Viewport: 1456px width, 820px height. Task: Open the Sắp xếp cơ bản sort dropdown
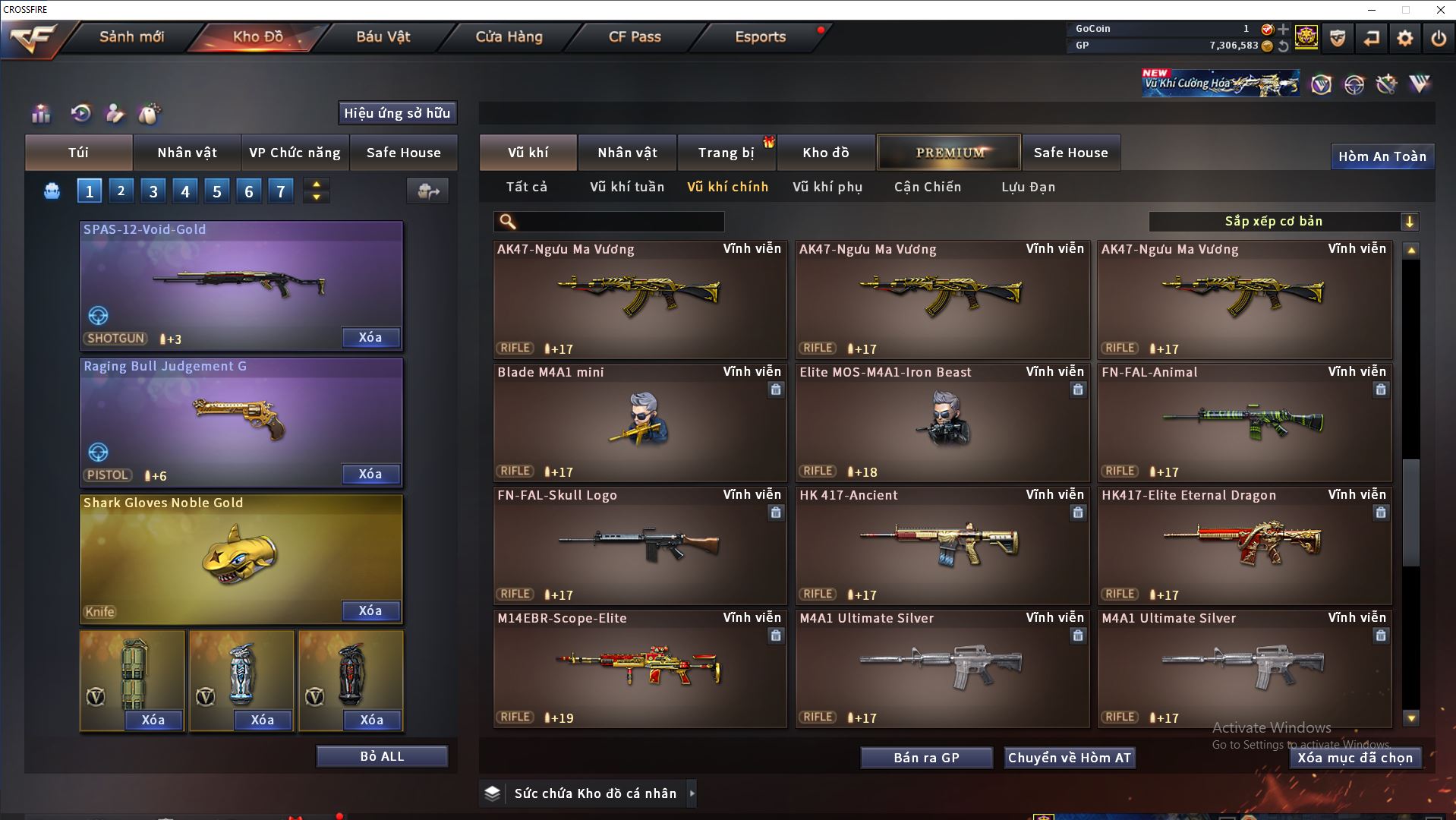point(1283,222)
